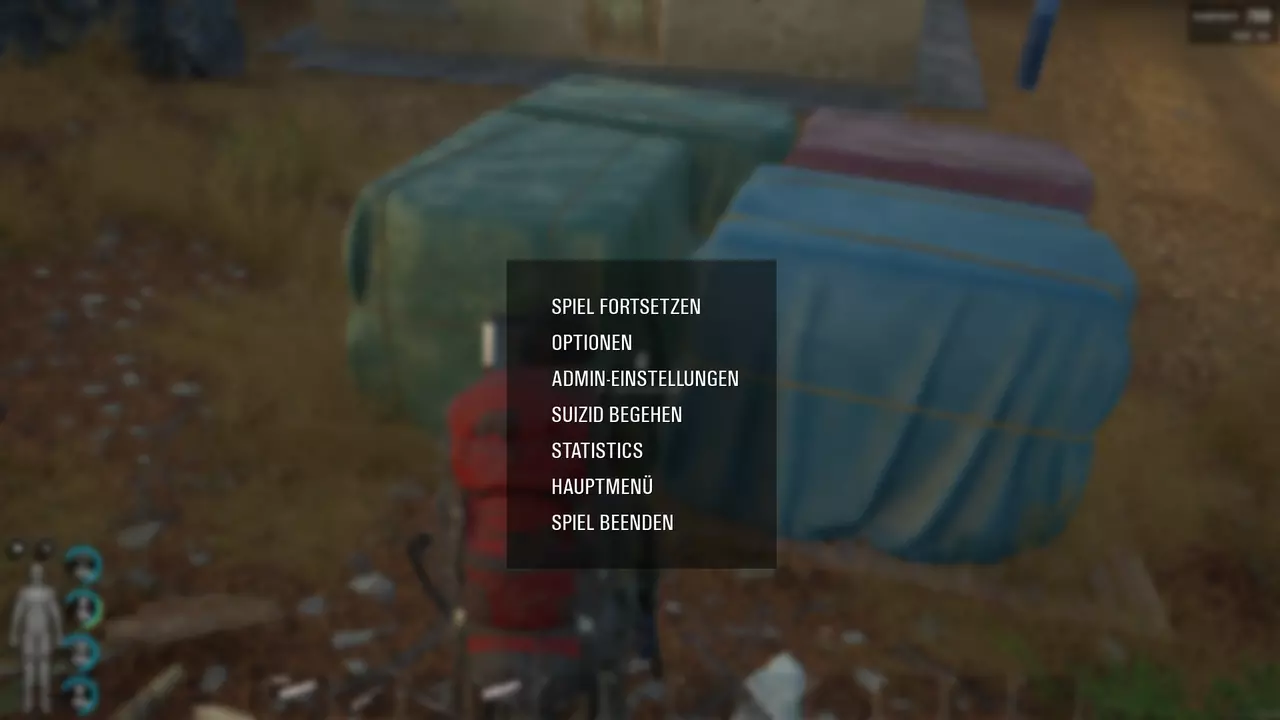Viewport: 1280px width, 720px height.
Task: Select Spiel Beenden to quit
Action: tap(612, 523)
